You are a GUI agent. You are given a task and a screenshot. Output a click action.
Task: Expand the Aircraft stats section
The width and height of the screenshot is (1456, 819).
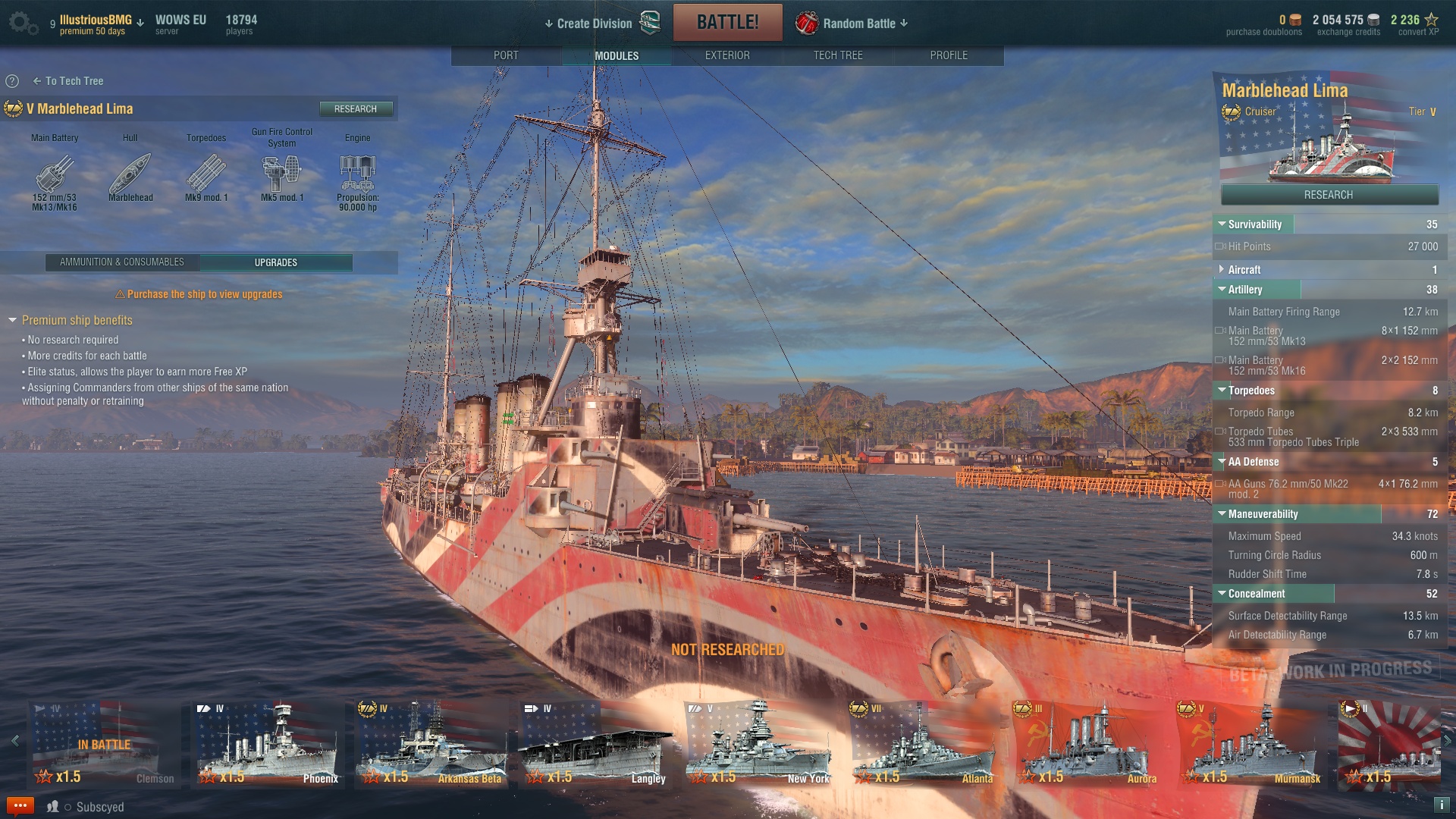(x=1222, y=270)
